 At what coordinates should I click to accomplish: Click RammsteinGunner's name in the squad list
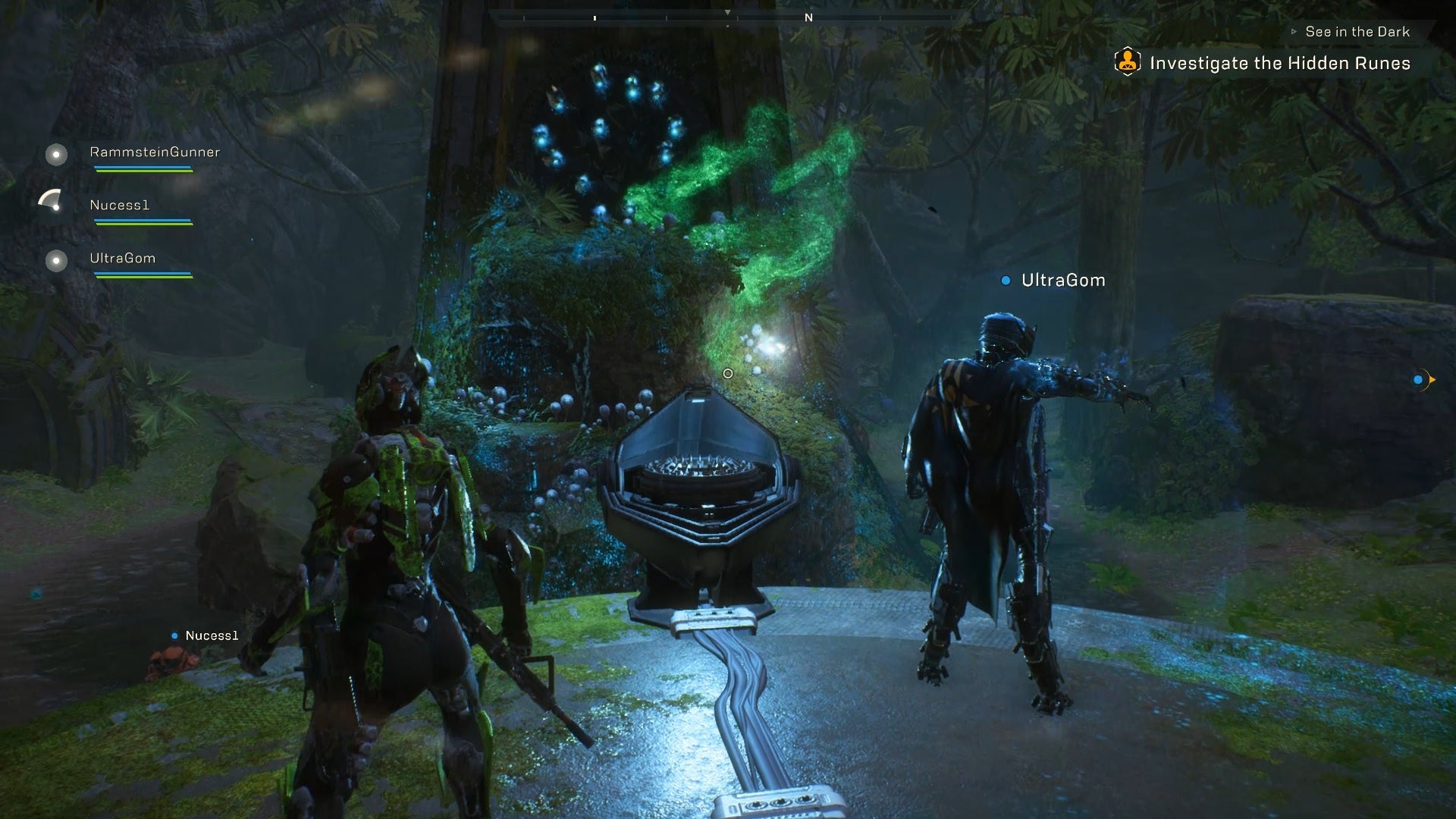pos(154,153)
